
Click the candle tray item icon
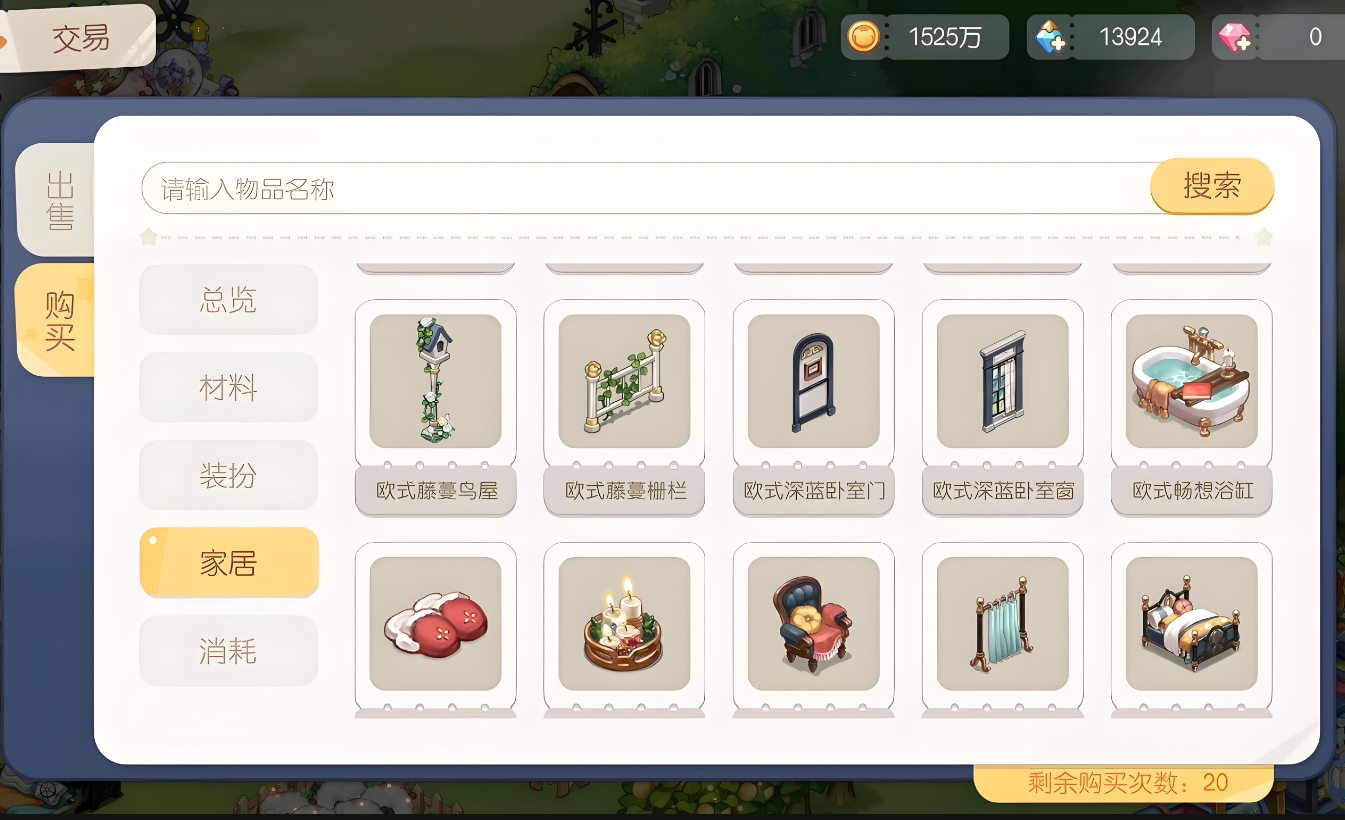[624, 624]
